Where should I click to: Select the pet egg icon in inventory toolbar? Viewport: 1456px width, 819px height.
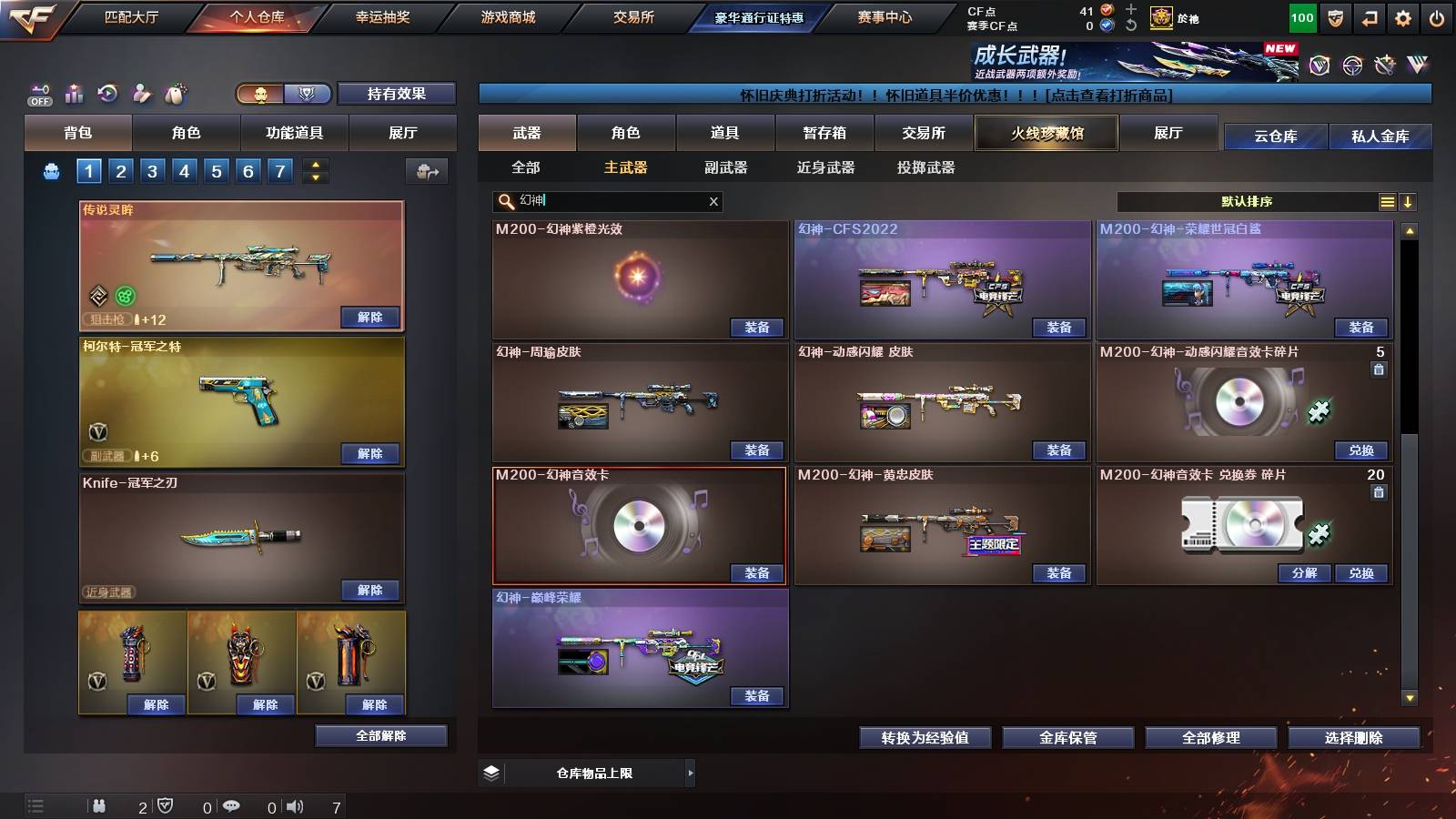coord(175,94)
